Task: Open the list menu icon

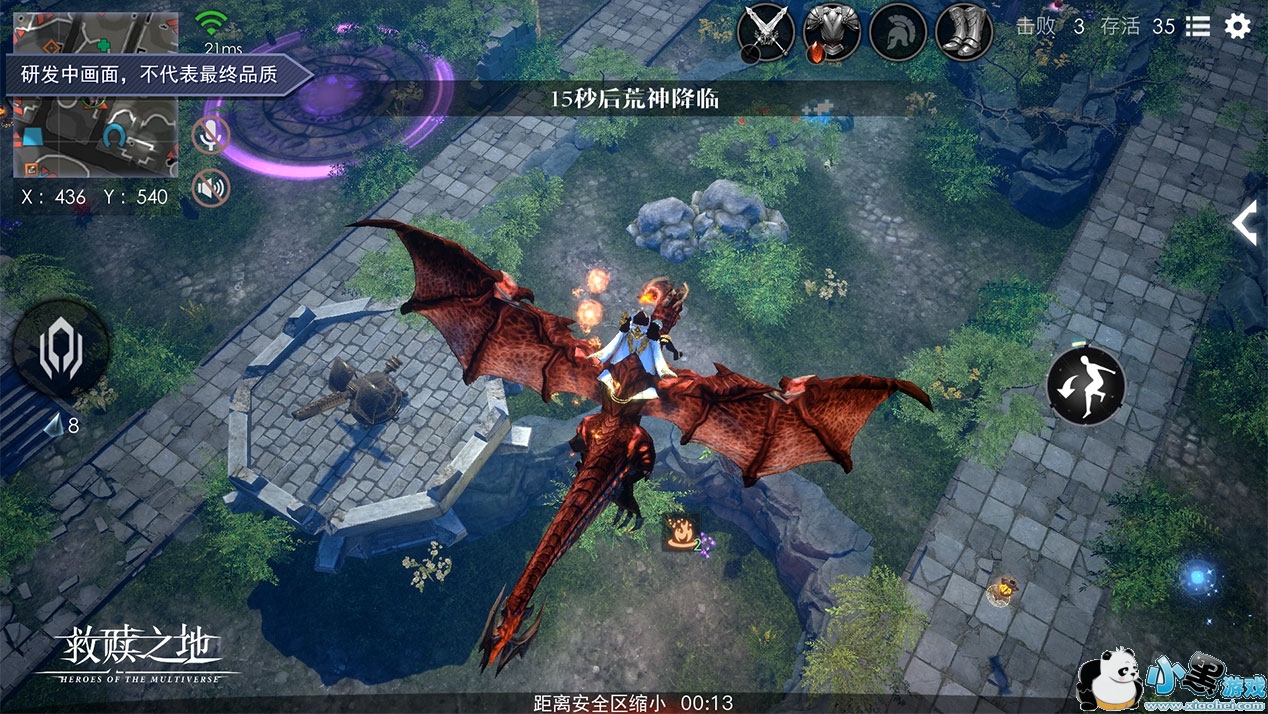Action: [x=1197, y=27]
